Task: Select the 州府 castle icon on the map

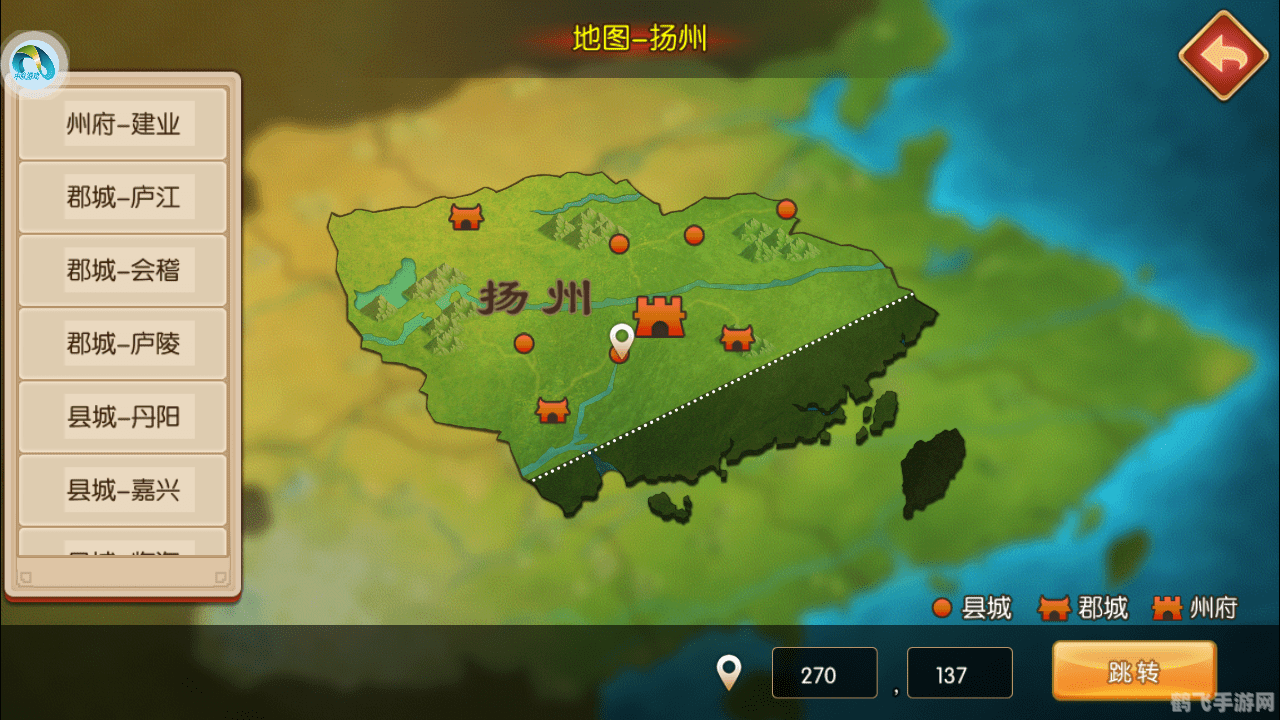Action: pyautogui.click(x=658, y=318)
